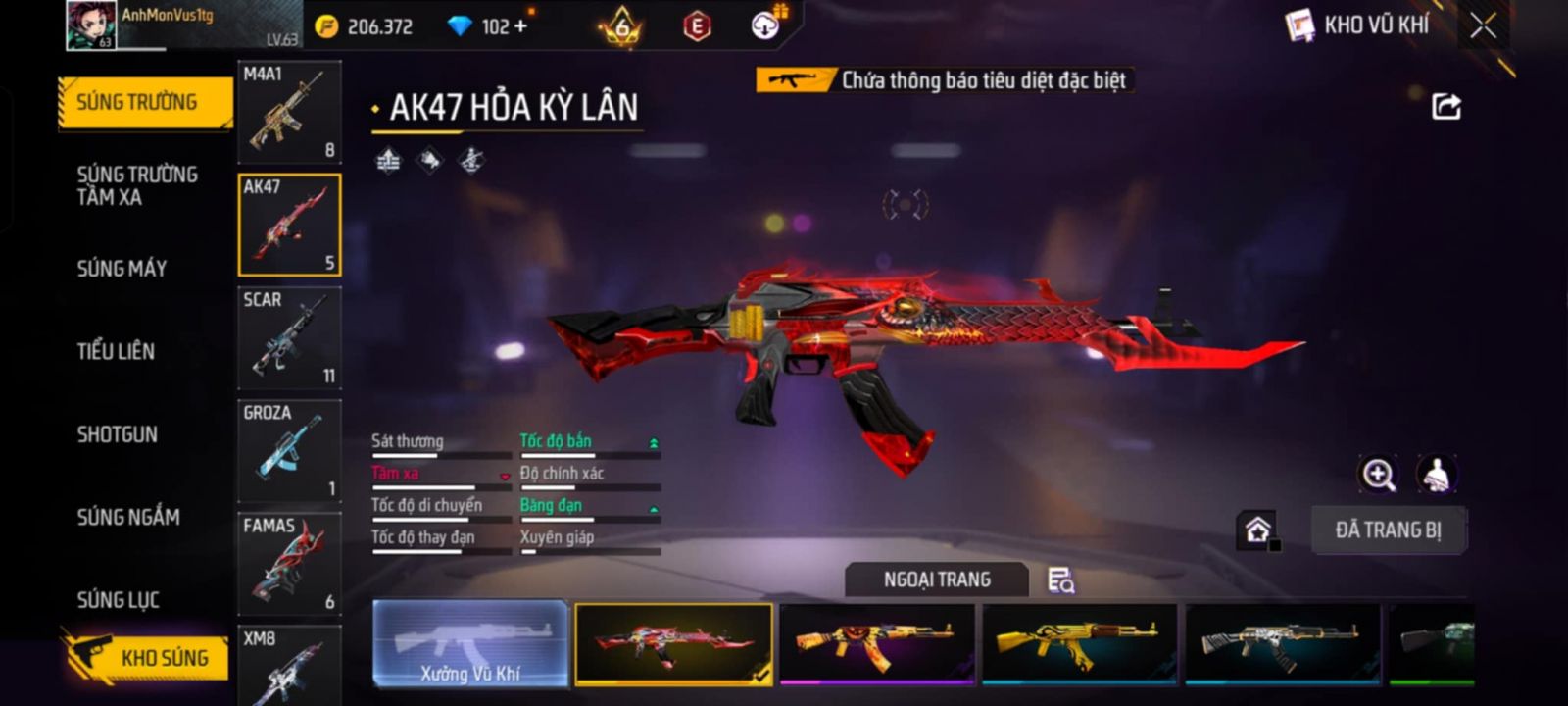Select the Tiểu Liên category
1568x706 pixels.
pos(116,351)
